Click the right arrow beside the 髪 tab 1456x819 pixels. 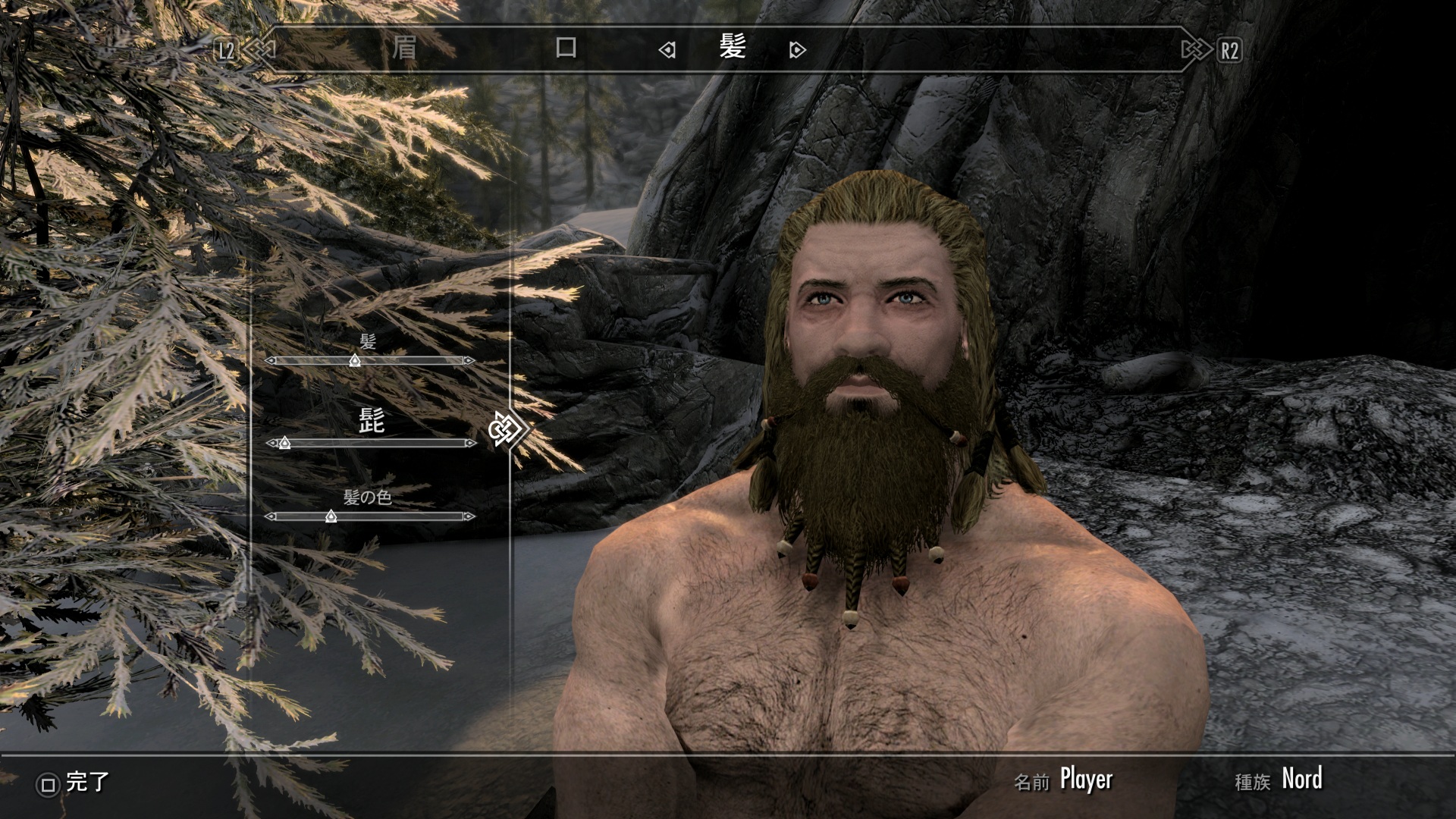797,51
